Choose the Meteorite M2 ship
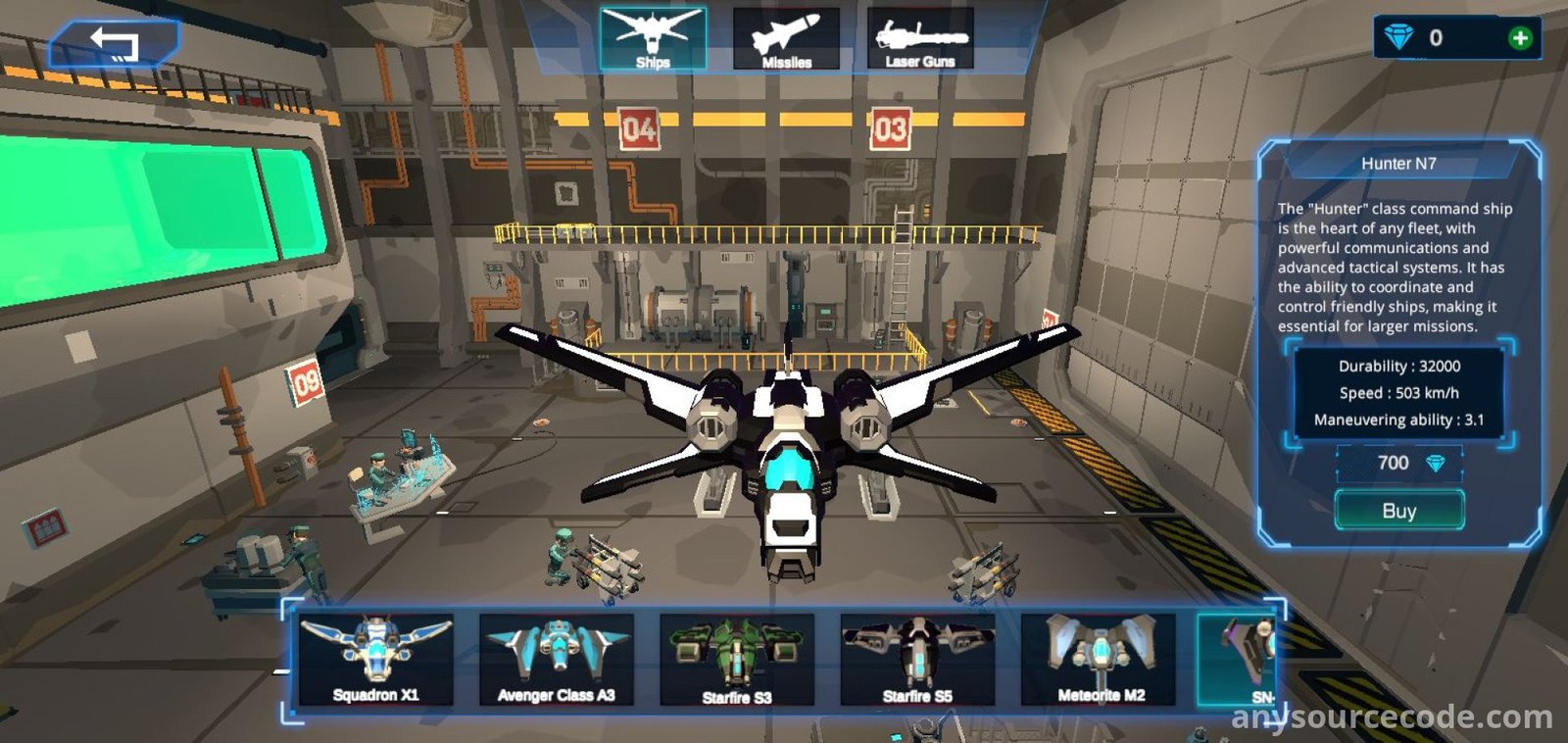This screenshot has width=1568, height=743. pyautogui.click(x=1099, y=659)
